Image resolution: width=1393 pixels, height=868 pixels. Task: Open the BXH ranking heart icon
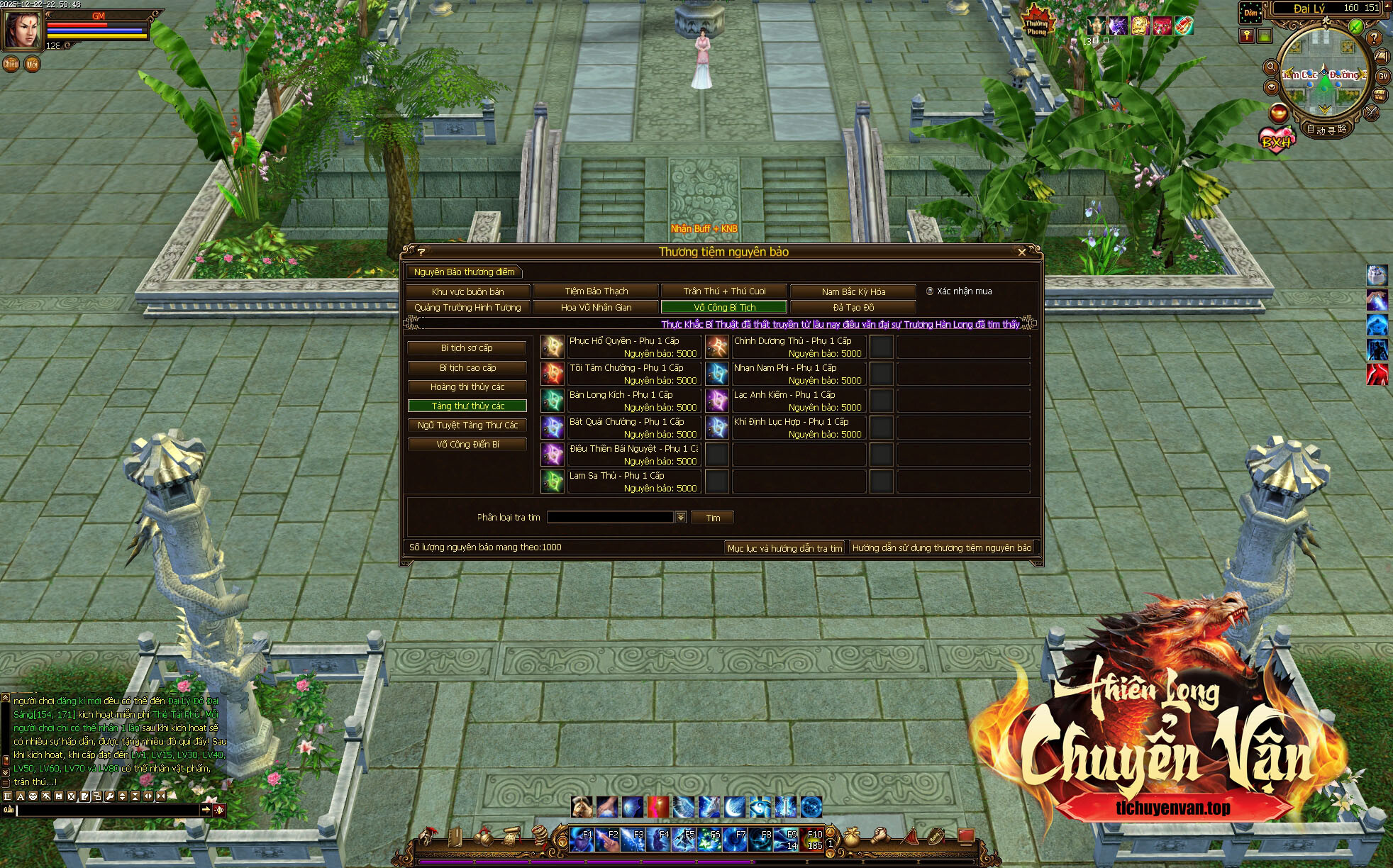(1276, 140)
